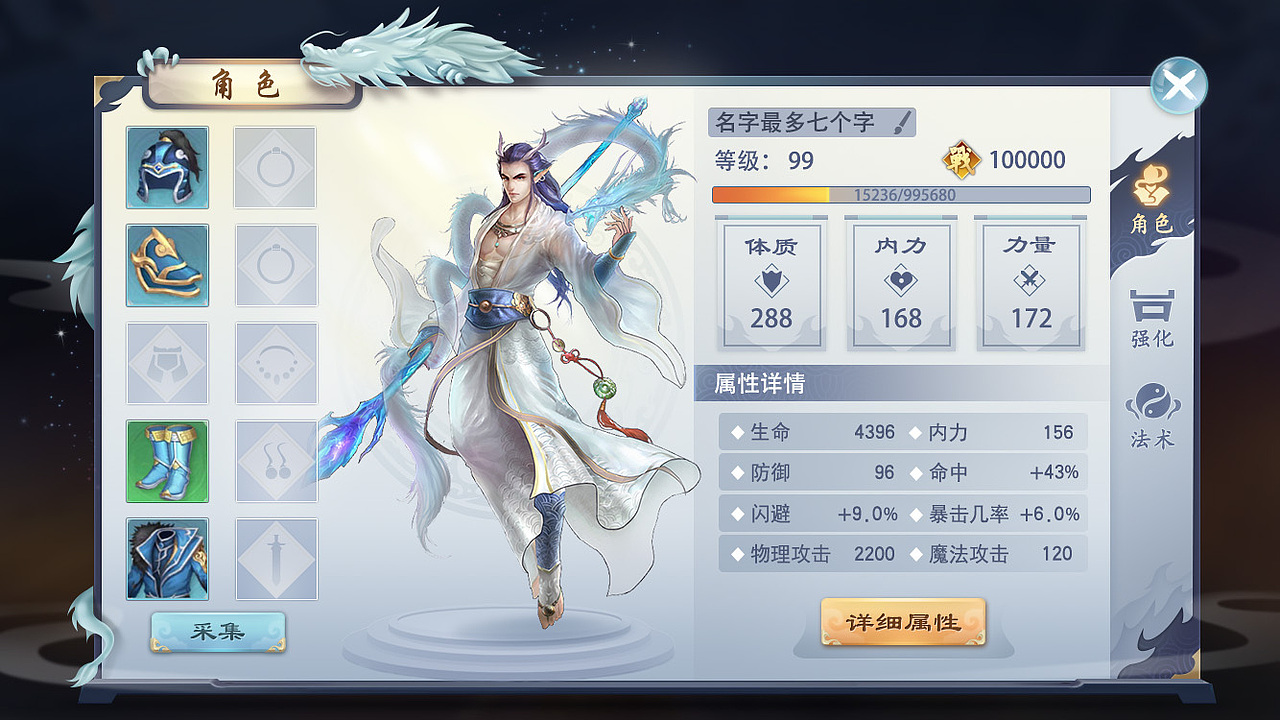Screen dimensions: 1280x720
Task: View the equipped blue robe armor
Action: [167, 561]
